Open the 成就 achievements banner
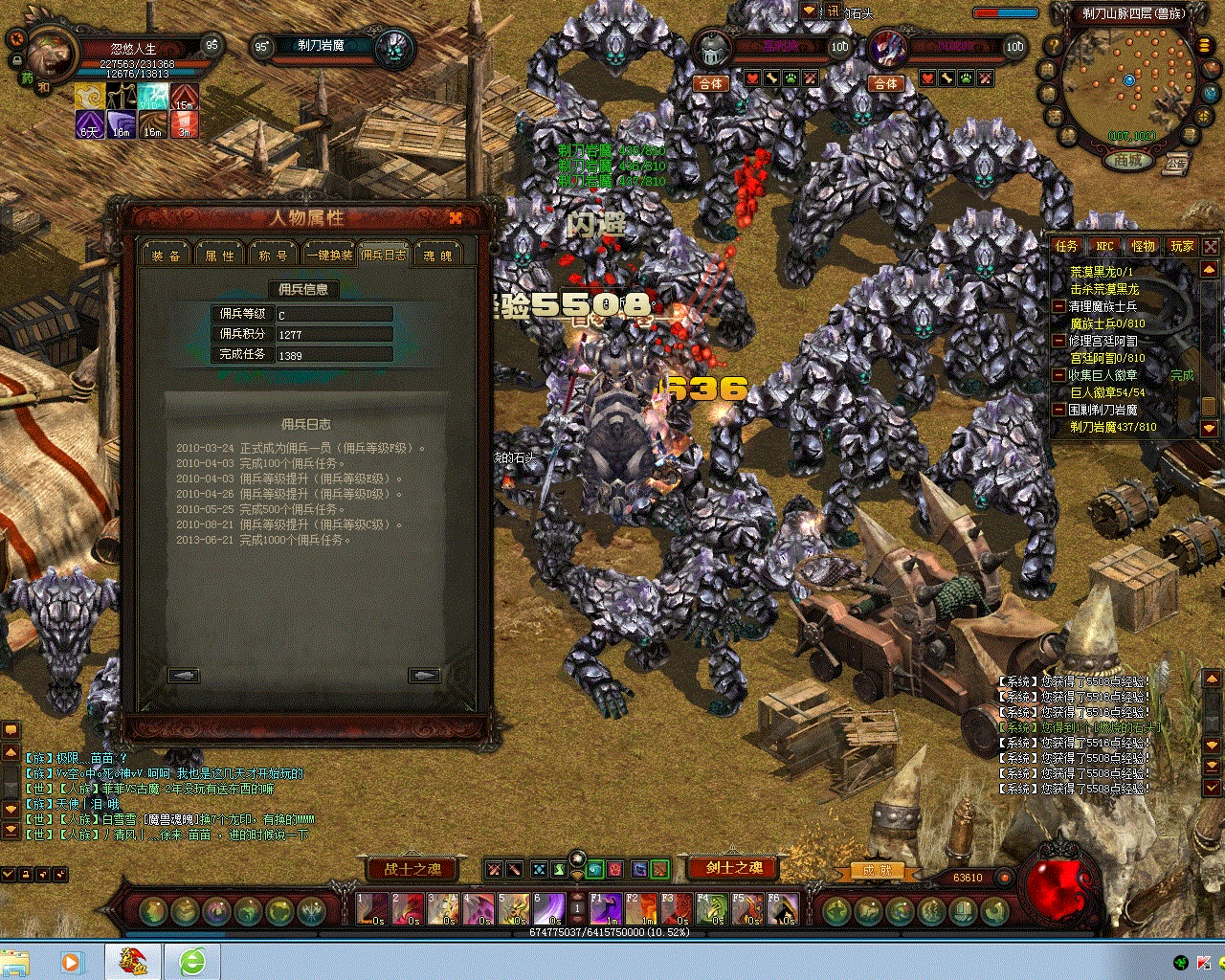The width and height of the screenshot is (1225, 980). pos(877,870)
